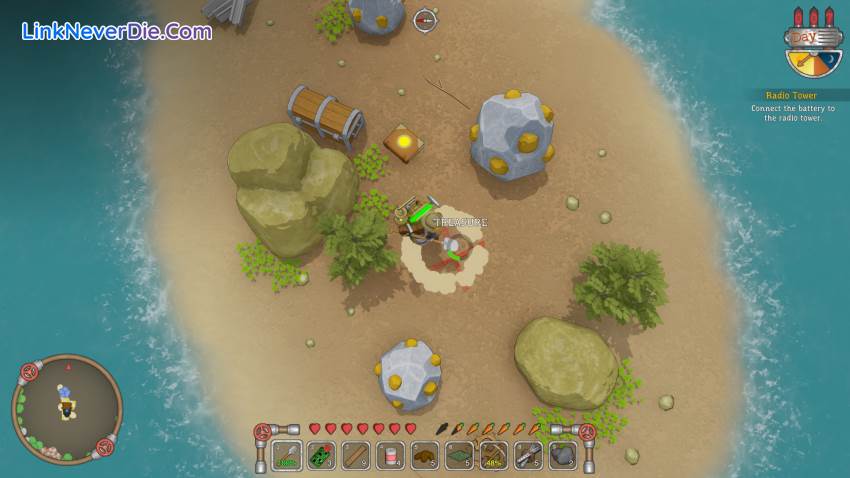The width and height of the screenshot is (850, 478).
Task: Select the green circuit board slot
Action: click(321, 456)
